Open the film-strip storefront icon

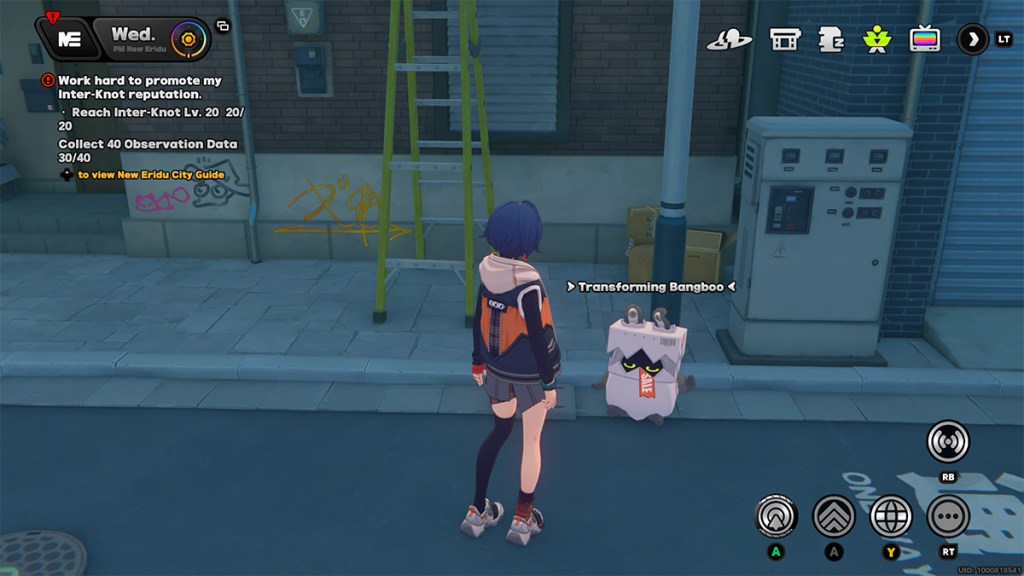(785, 39)
